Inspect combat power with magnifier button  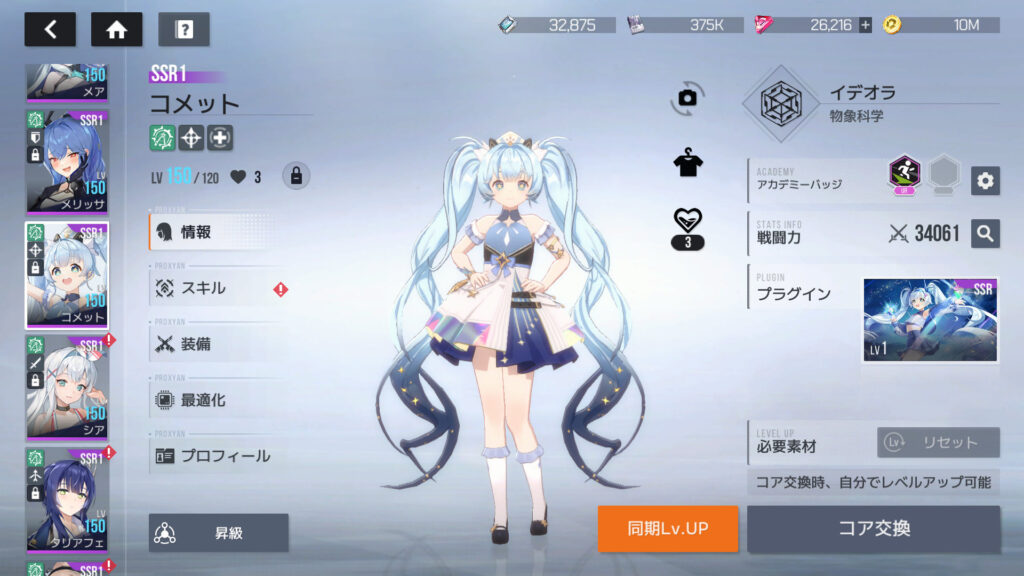985,234
